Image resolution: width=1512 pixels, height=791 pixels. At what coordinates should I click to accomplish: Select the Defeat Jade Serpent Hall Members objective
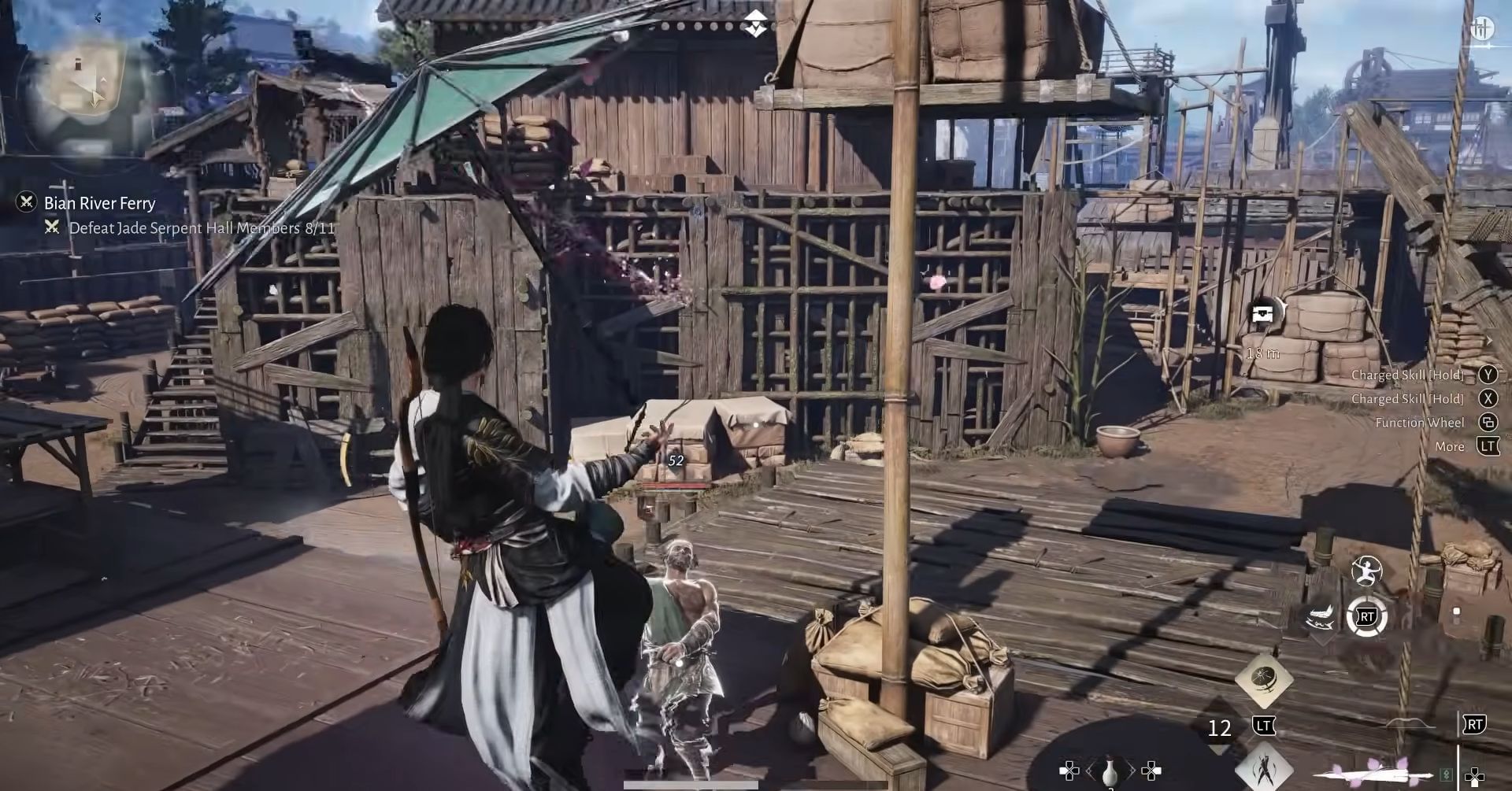(201, 229)
